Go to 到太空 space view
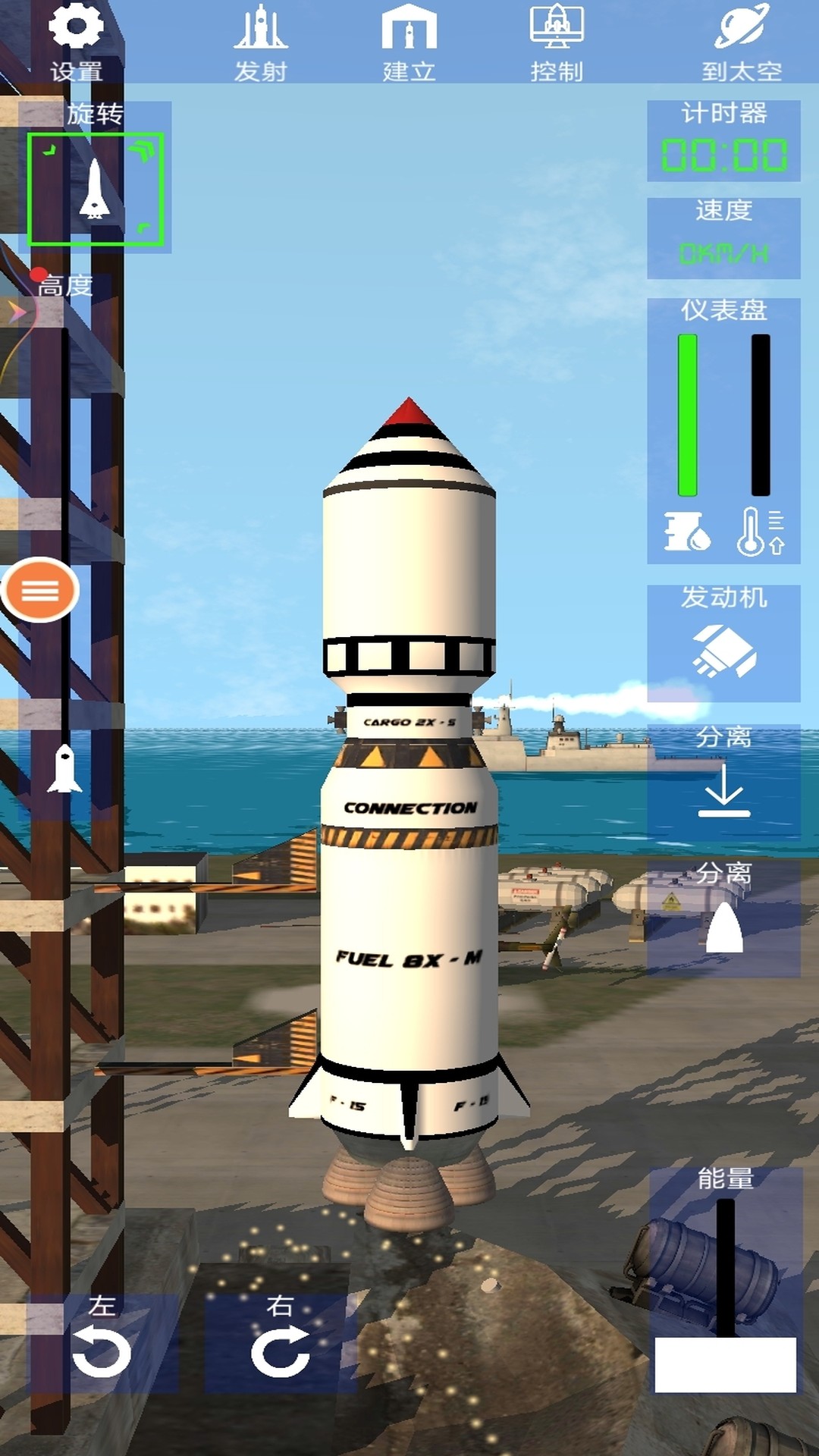This screenshot has height=1456, width=819. 741,42
